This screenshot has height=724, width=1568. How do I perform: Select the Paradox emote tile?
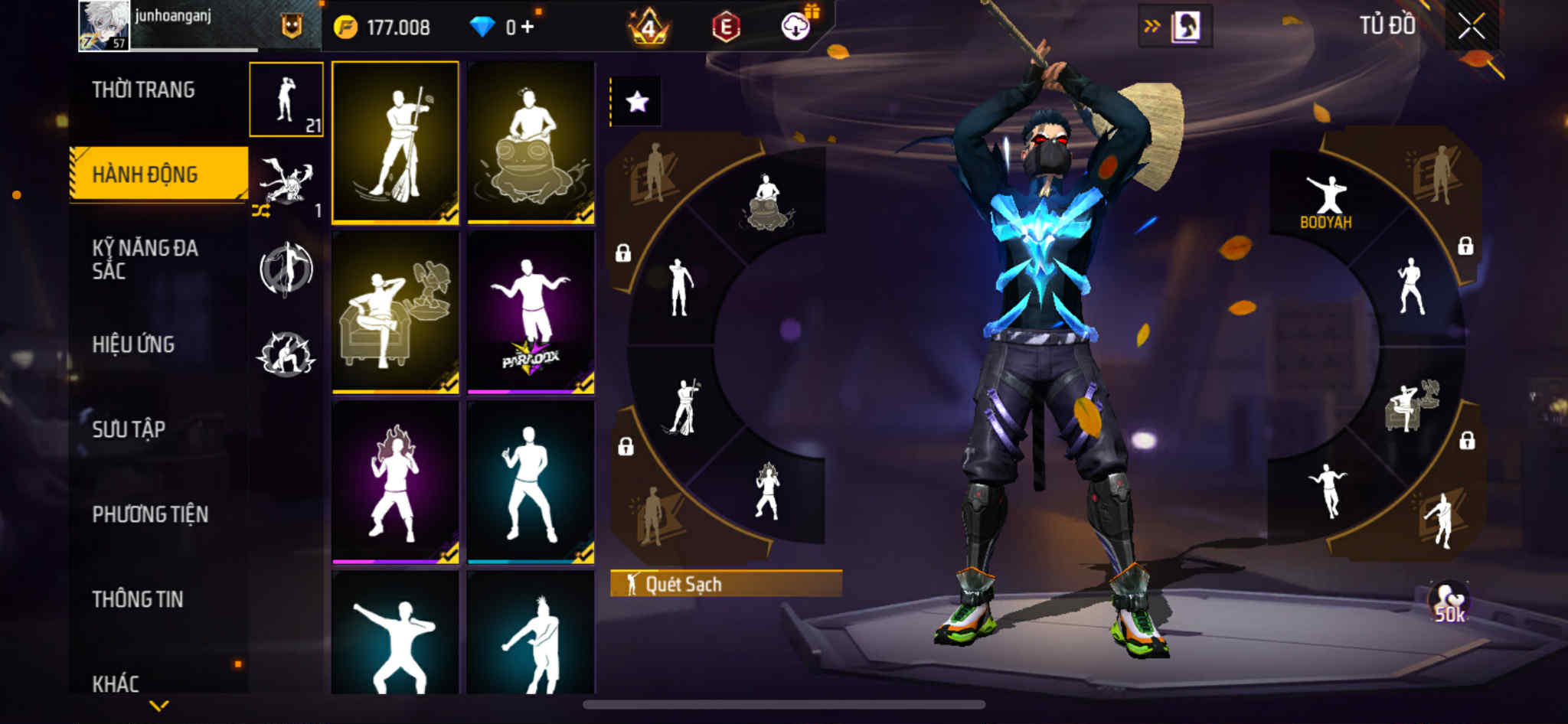pos(531,312)
